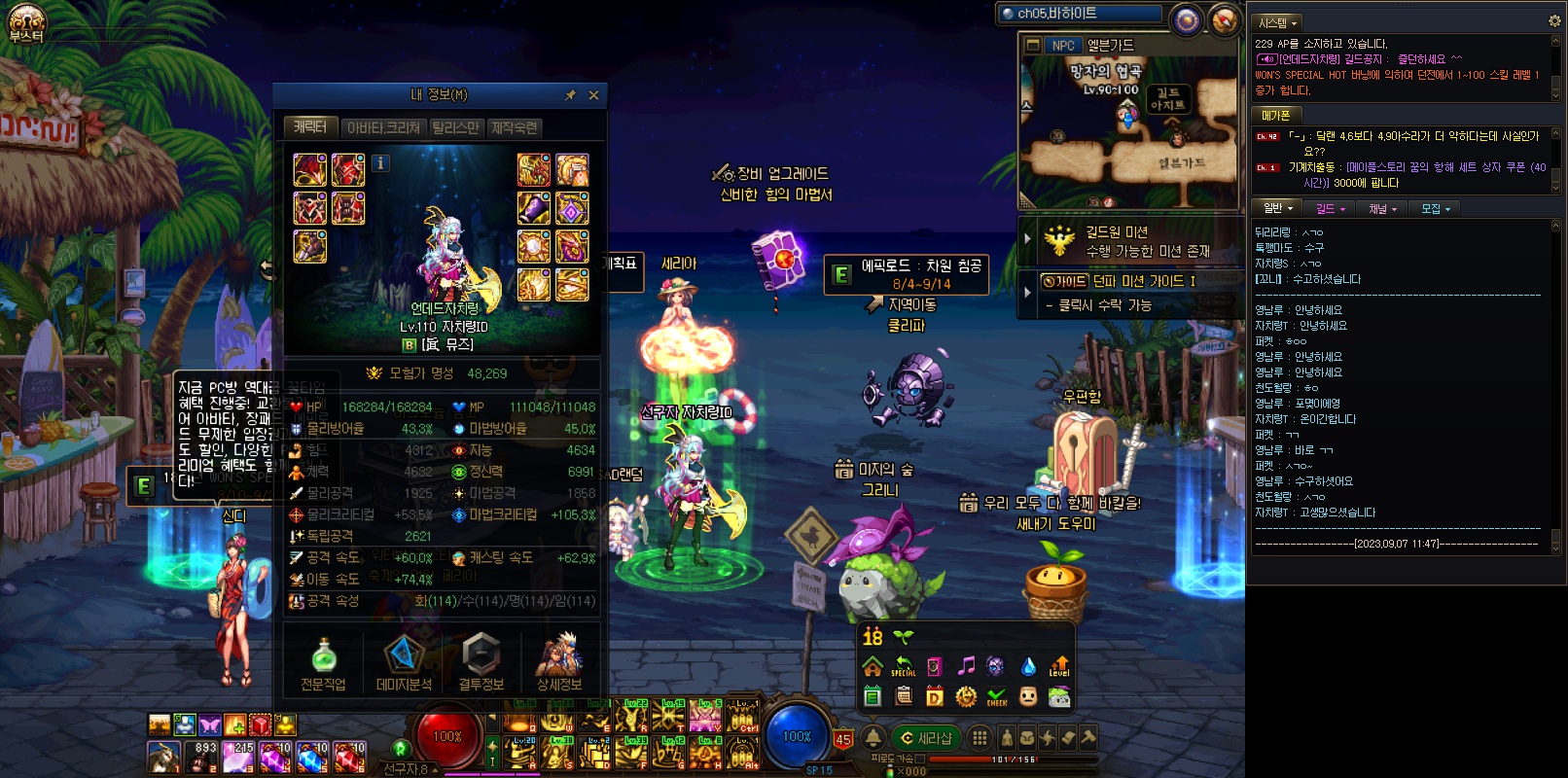Open the 탈리스만 tab

tap(455, 127)
